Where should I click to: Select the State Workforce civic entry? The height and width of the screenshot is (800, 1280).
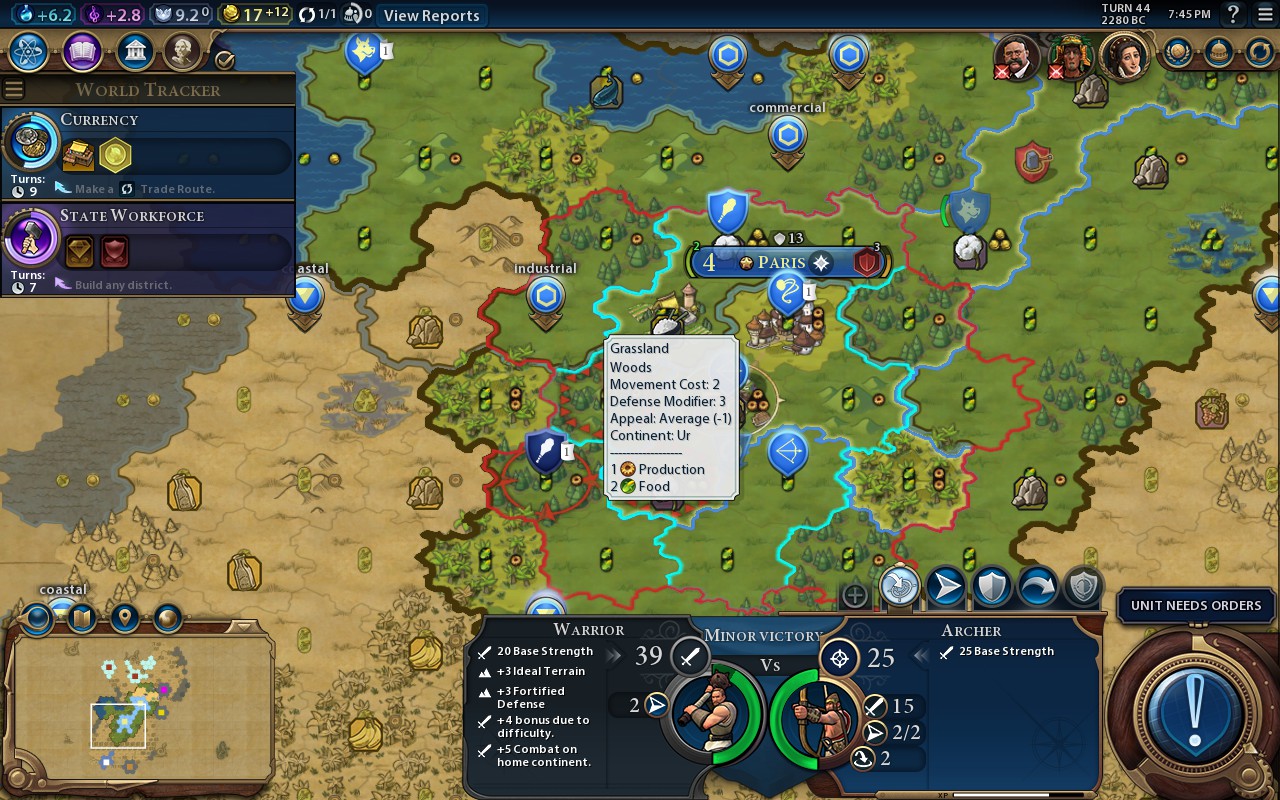(148, 245)
